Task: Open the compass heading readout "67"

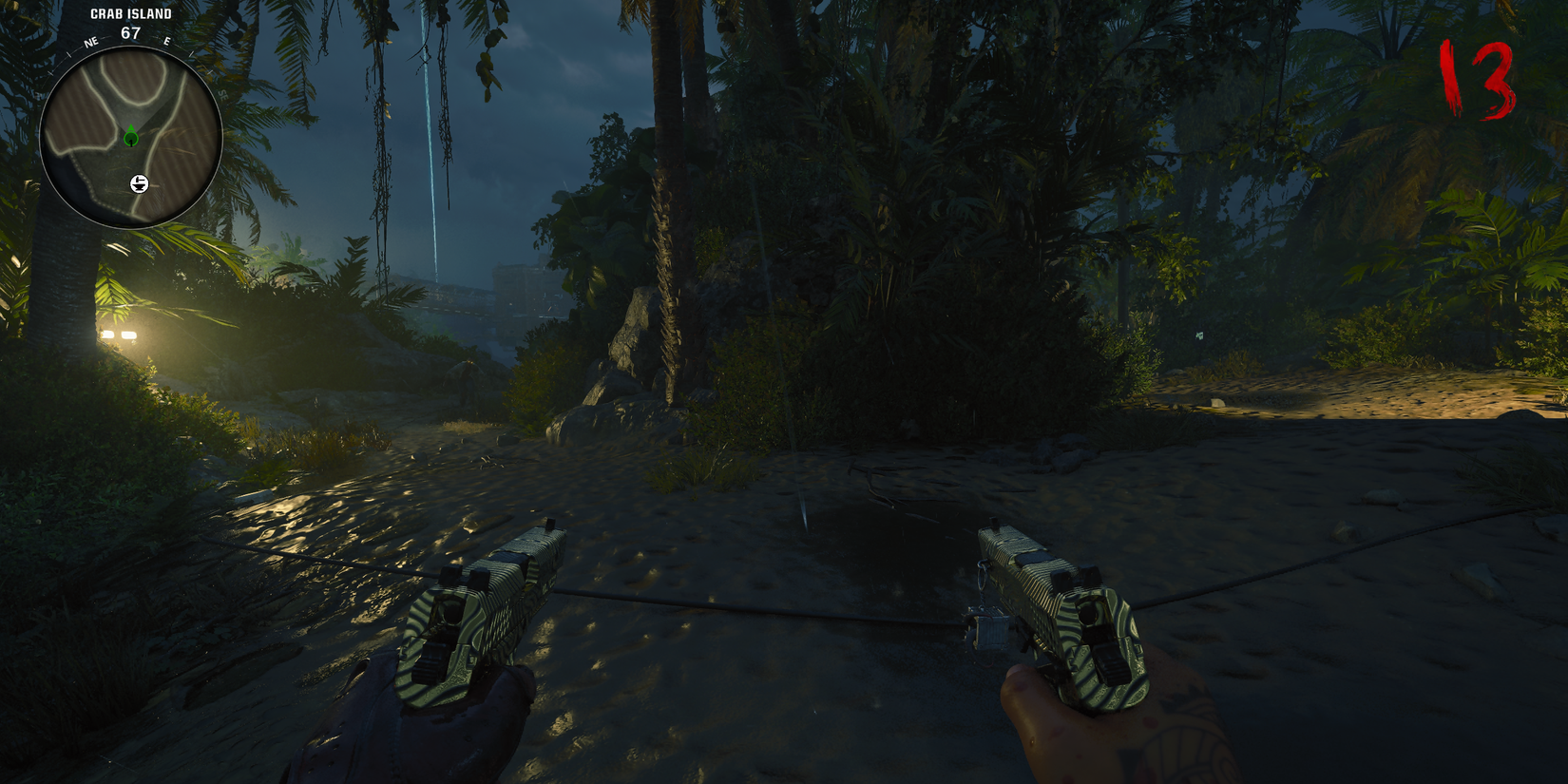Action: tap(131, 31)
